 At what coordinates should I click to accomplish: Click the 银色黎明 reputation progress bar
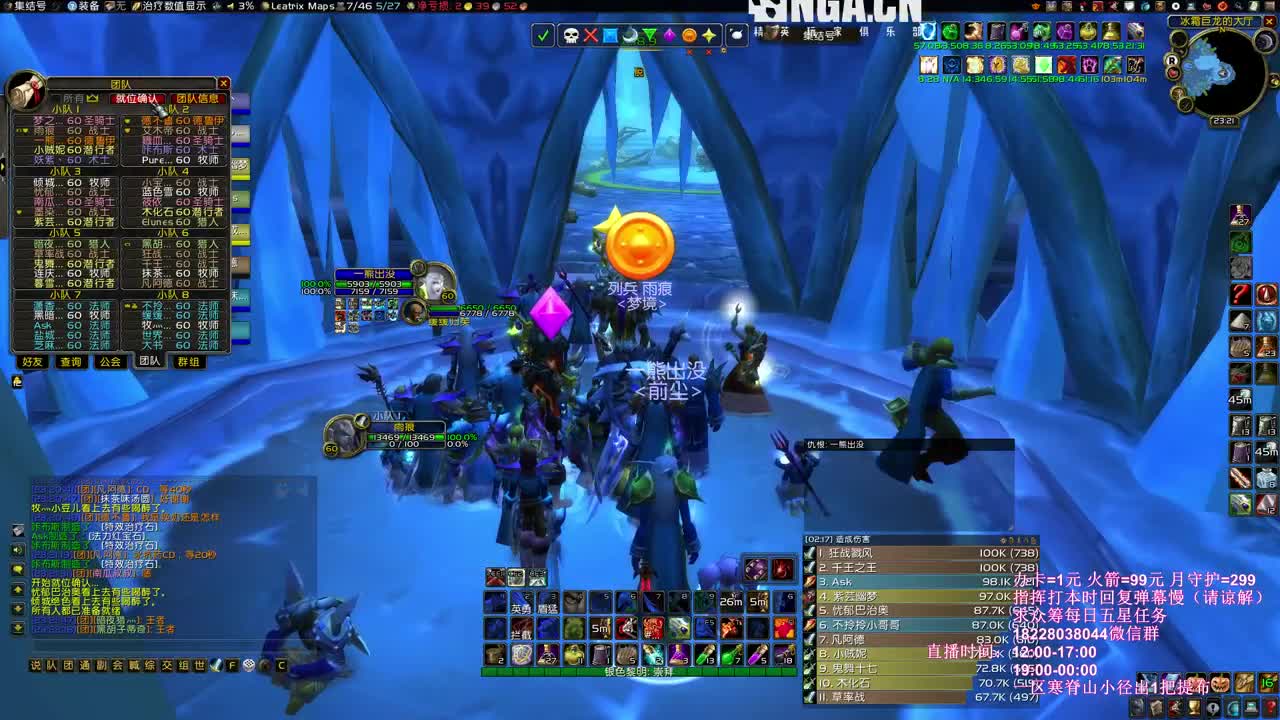[x=639, y=671]
